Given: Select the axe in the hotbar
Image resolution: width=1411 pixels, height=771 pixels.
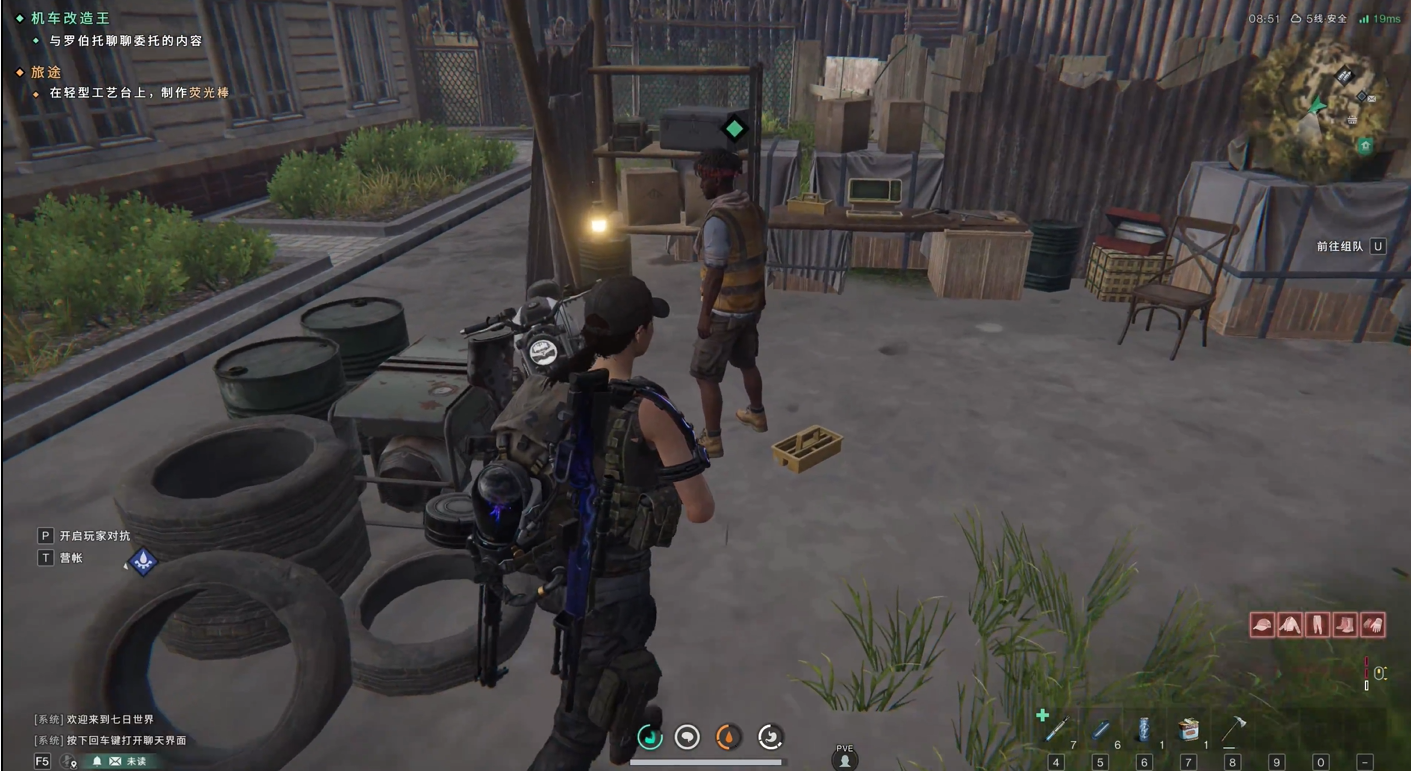Looking at the screenshot, I should [x=1232, y=729].
